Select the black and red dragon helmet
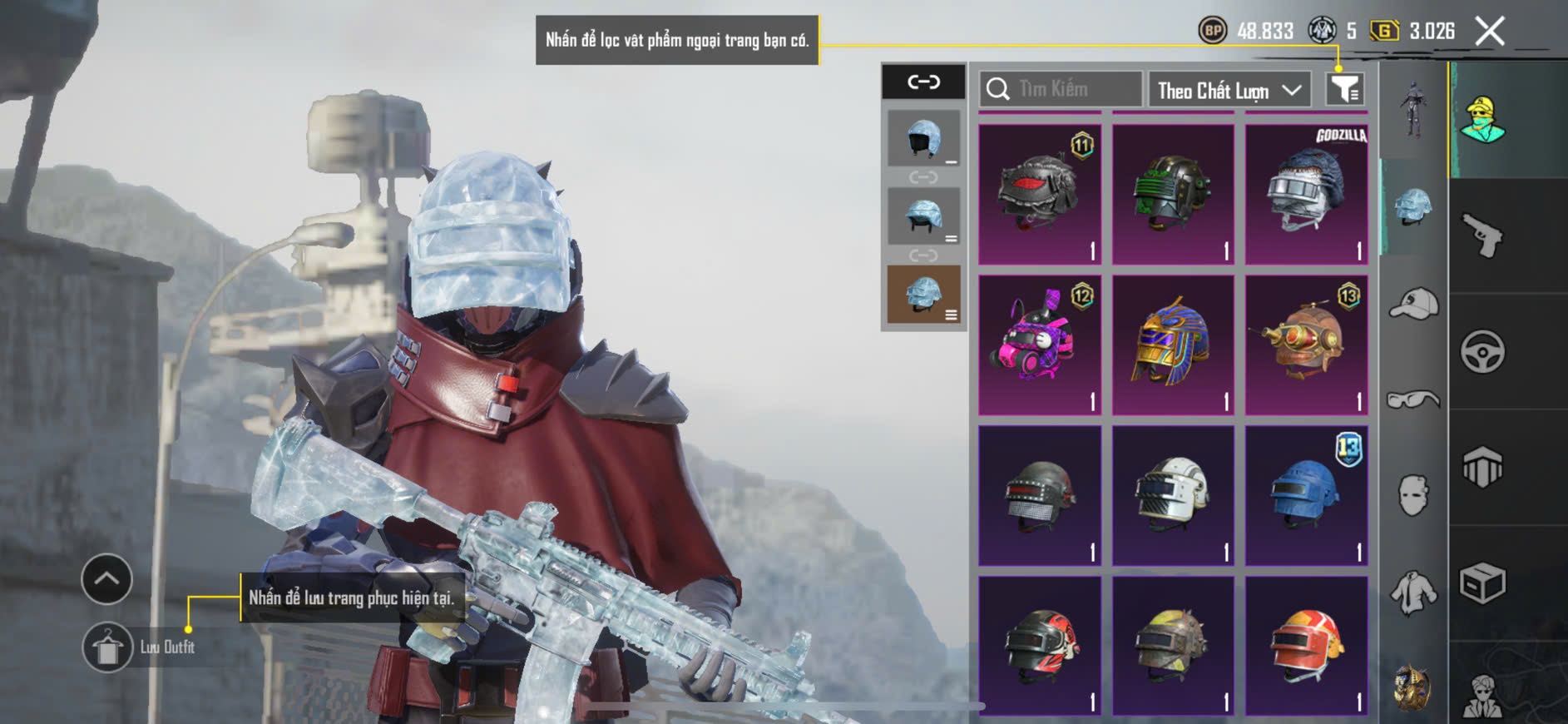The height and width of the screenshot is (724, 1568). pyautogui.click(x=1039, y=195)
